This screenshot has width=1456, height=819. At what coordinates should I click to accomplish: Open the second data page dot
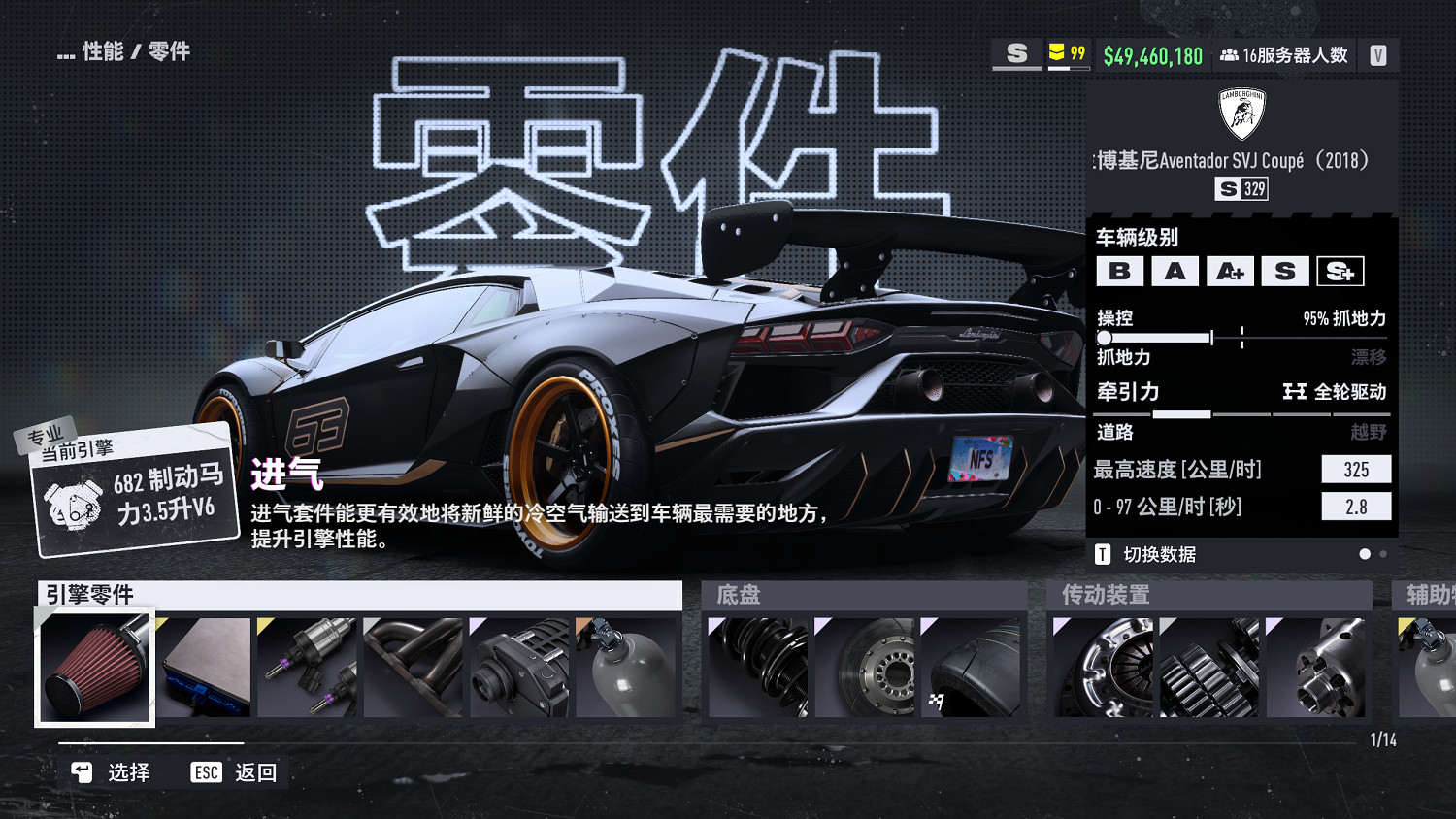click(x=1382, y=554)
